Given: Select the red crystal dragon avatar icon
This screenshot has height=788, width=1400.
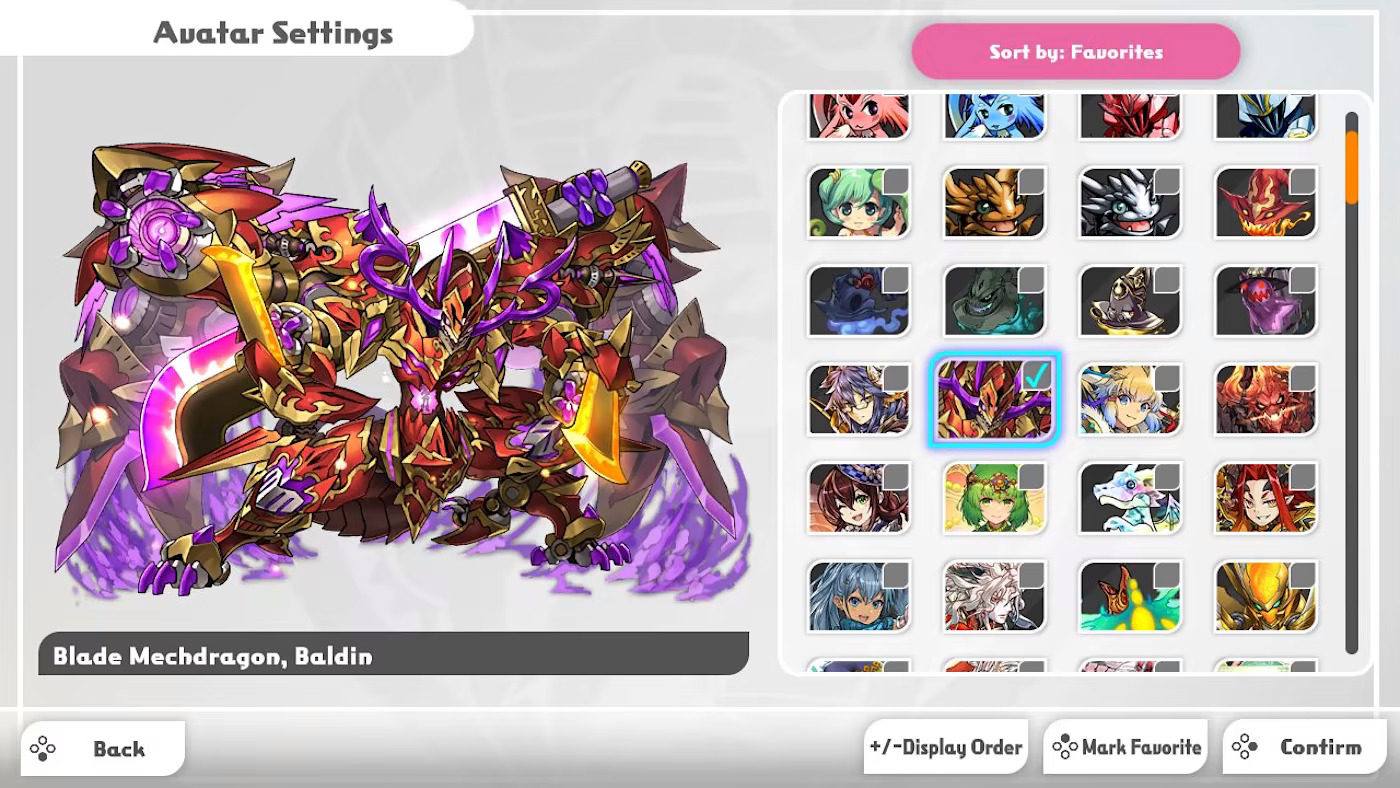Looking at the screenshot, I should point(1129,115).
